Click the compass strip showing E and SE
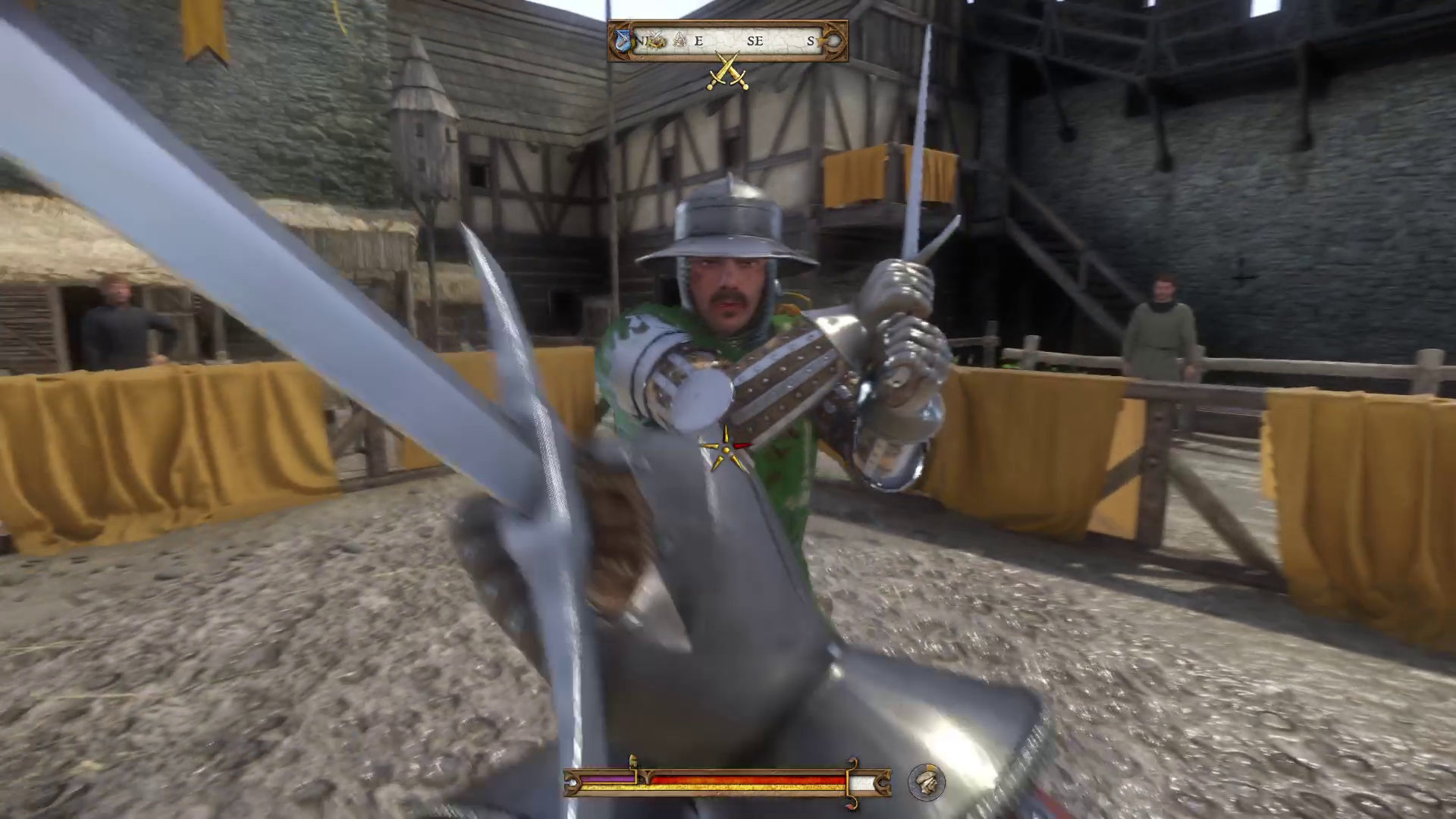1456x819 pixels. 727,41
